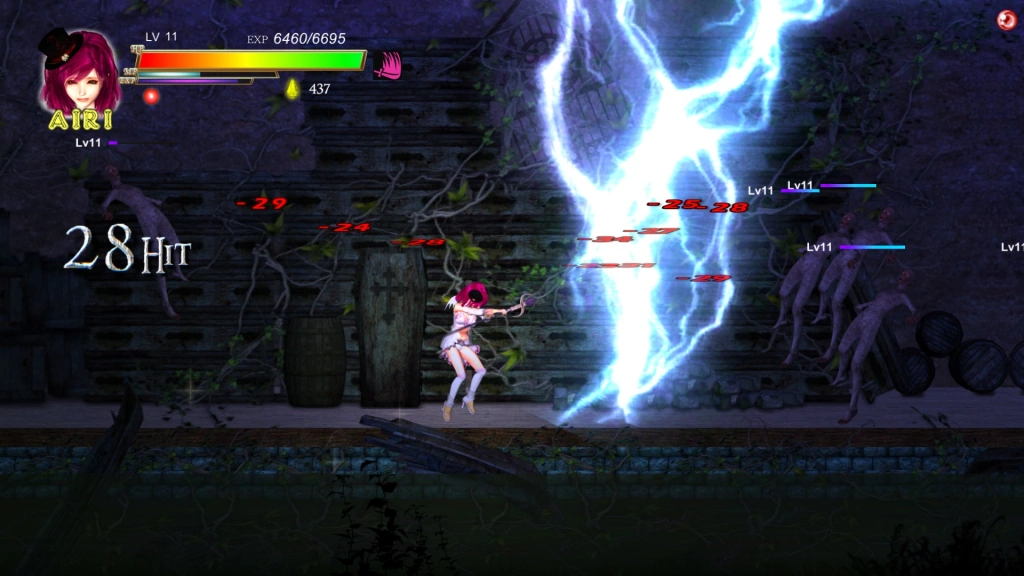Select the pink claw slash skill icon
The image size is (1024, 576).
coord(386,65)
